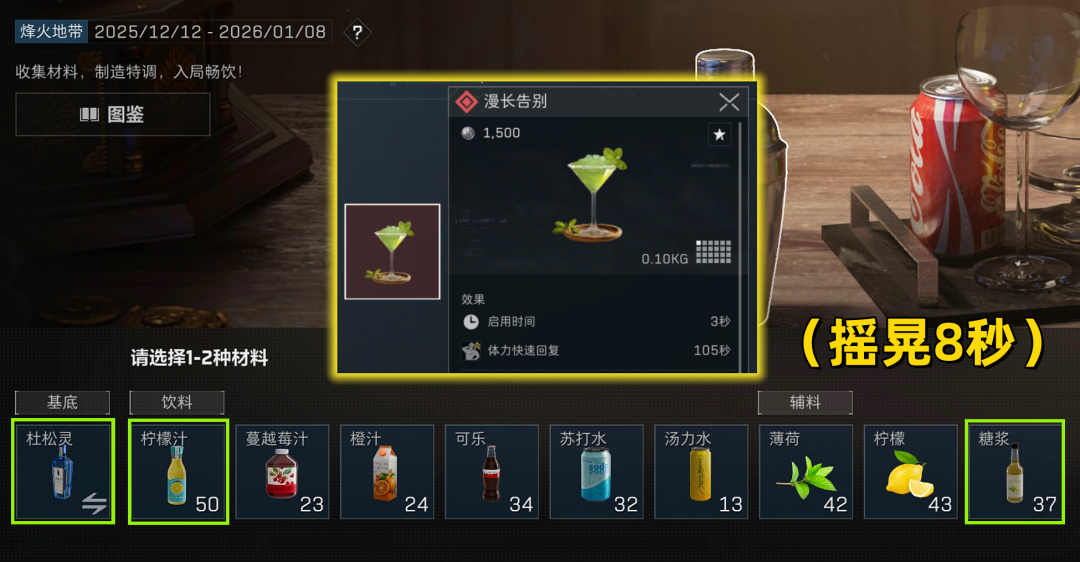
Task: Open the 图鉴 recipe book
Action: click(x=112, y=114)
